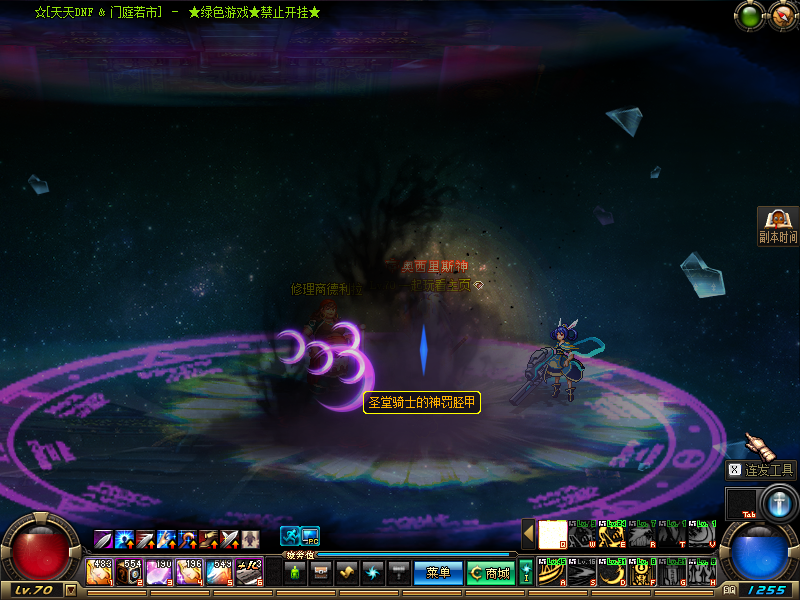Use the mystery box item in slot 2
This screenshot has height=600, width=800.
tap(130, 572)
